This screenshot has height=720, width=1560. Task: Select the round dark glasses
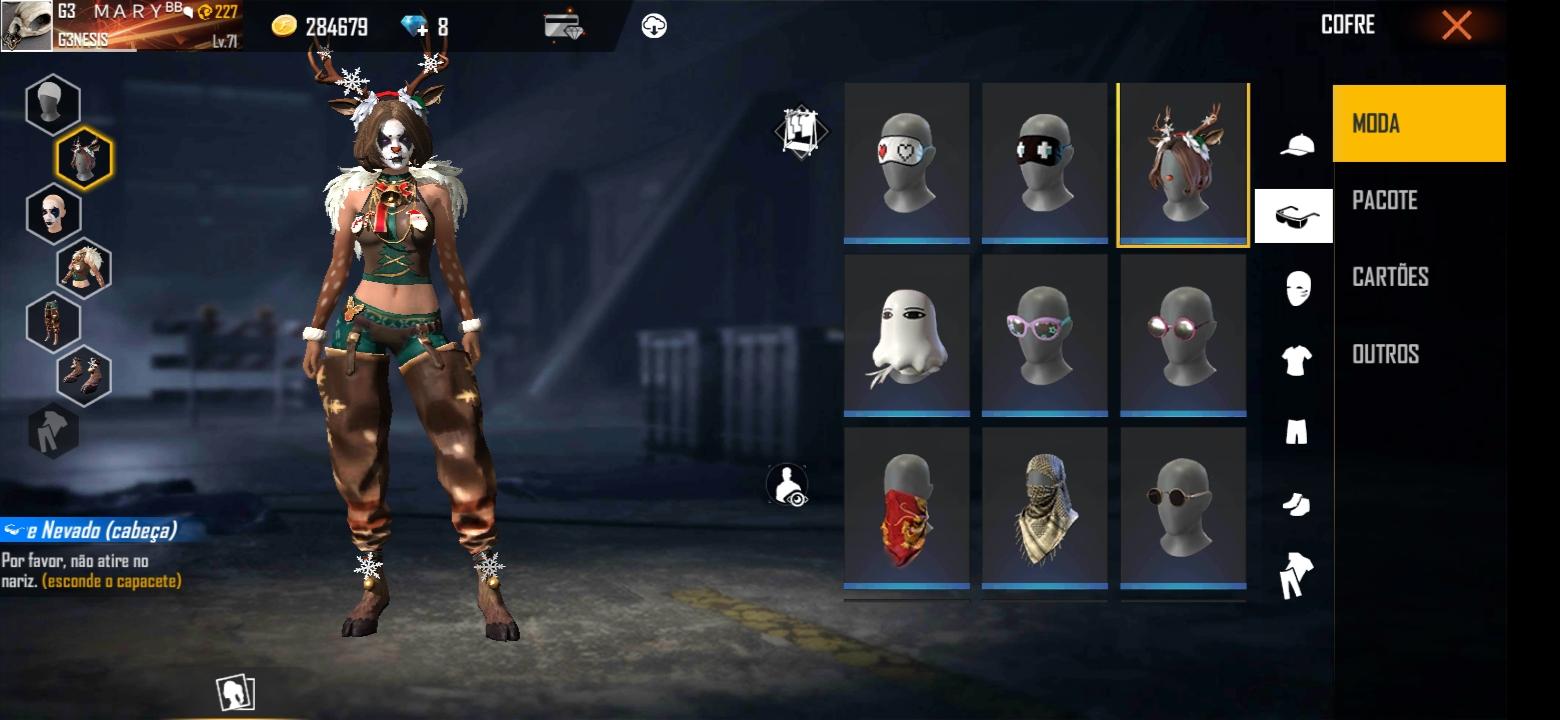tap(1183, 508)
